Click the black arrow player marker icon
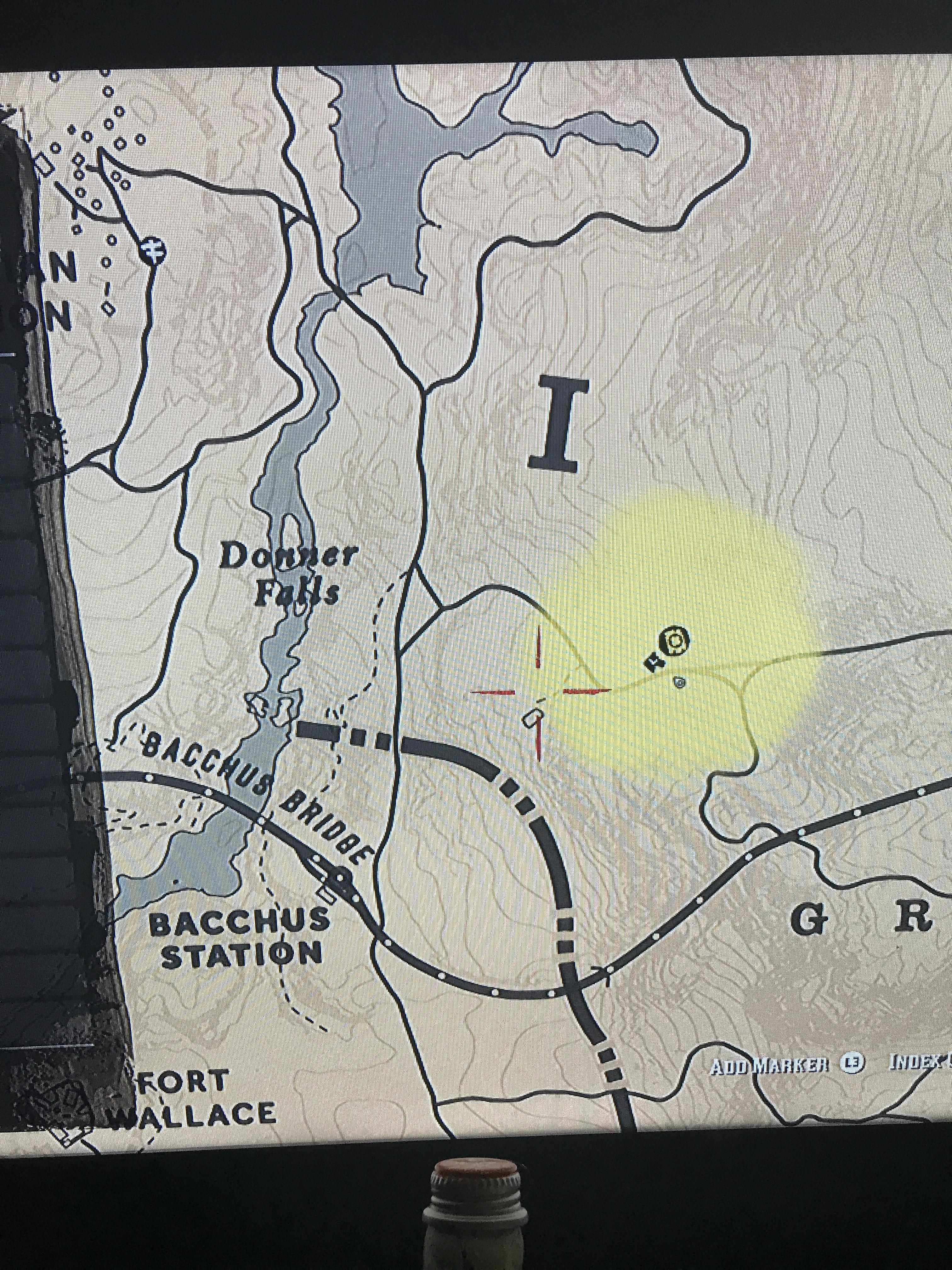Image resolution: width=952 pixels, height=1270 pixels. click(654, 663)
